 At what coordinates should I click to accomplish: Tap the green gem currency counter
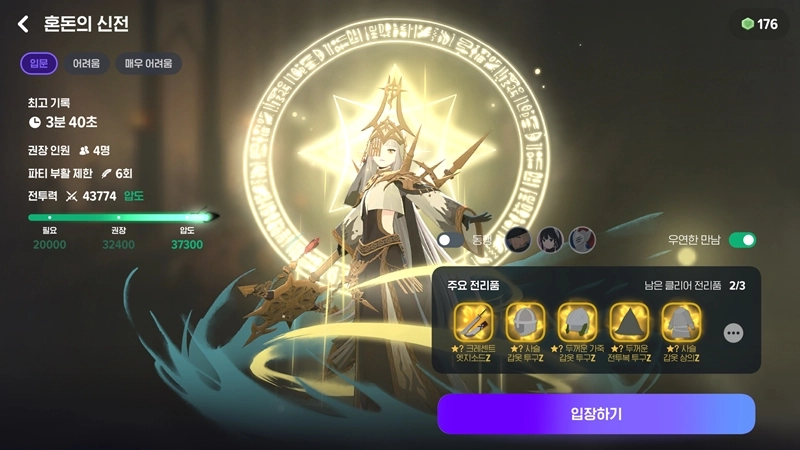760,24
